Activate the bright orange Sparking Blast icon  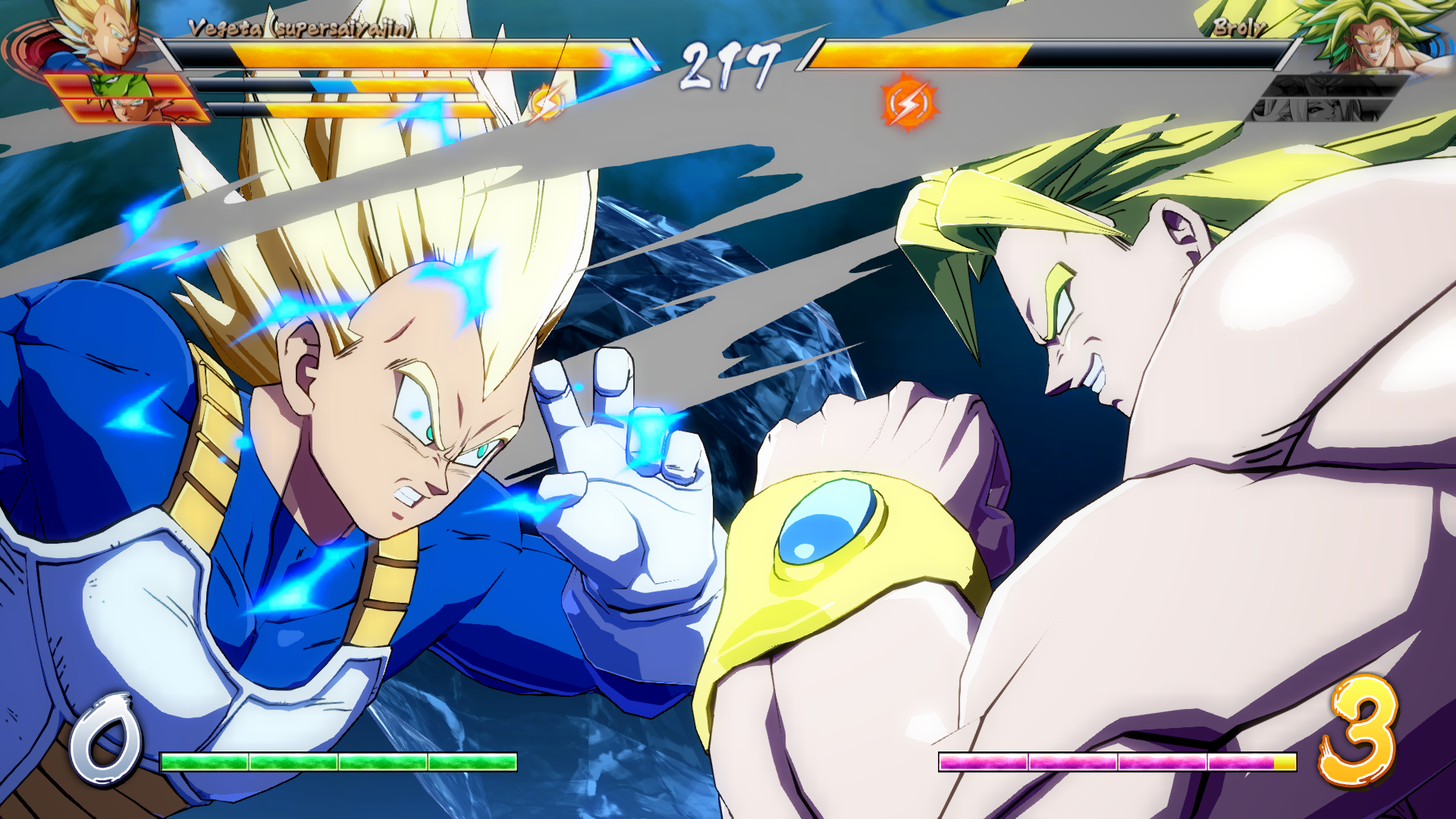[908, 102]
